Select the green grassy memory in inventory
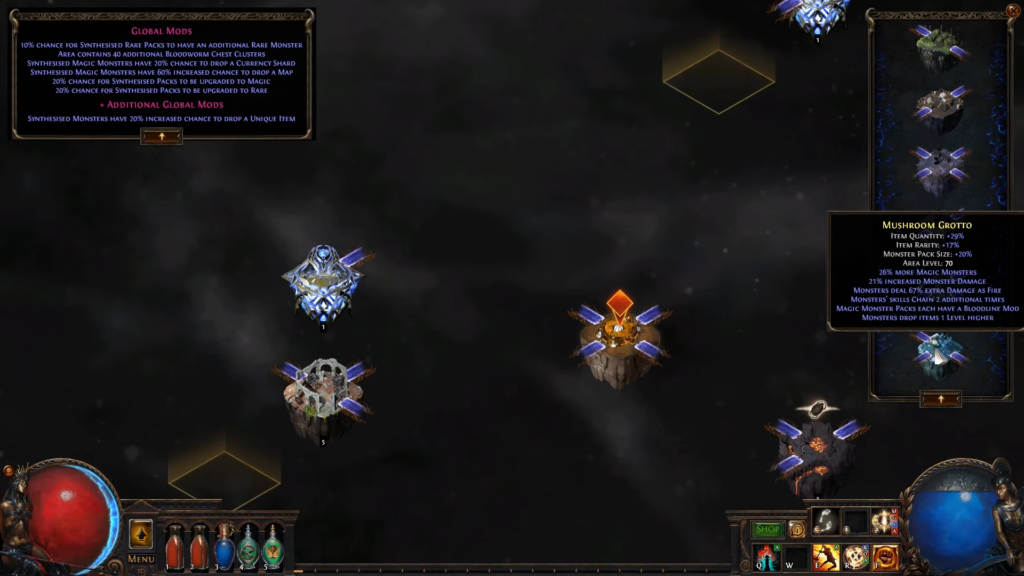Image resolution: width=1024 pixels, height=576 pixels. click(939, 47)
